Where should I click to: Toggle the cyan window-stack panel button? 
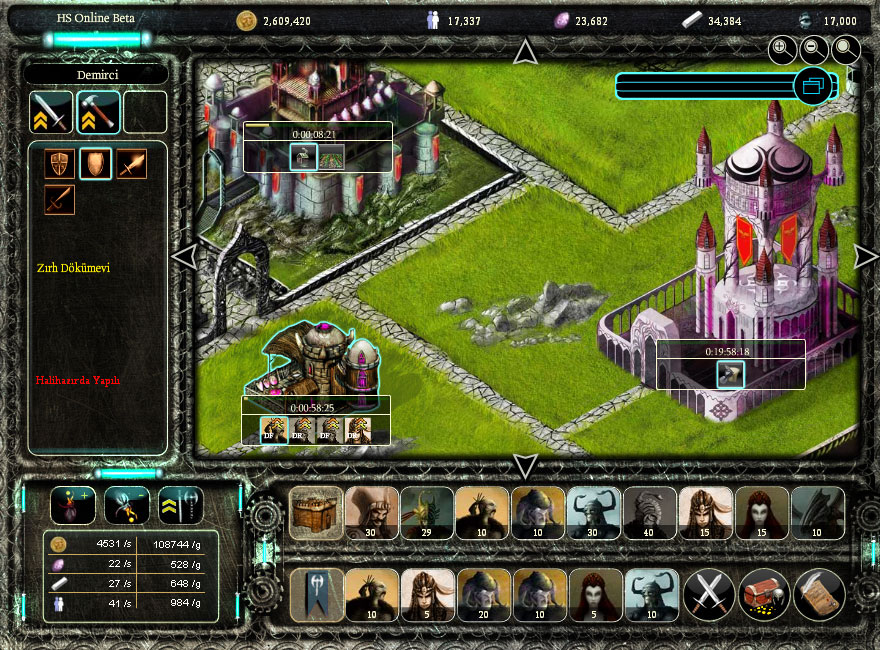[813, 86]
